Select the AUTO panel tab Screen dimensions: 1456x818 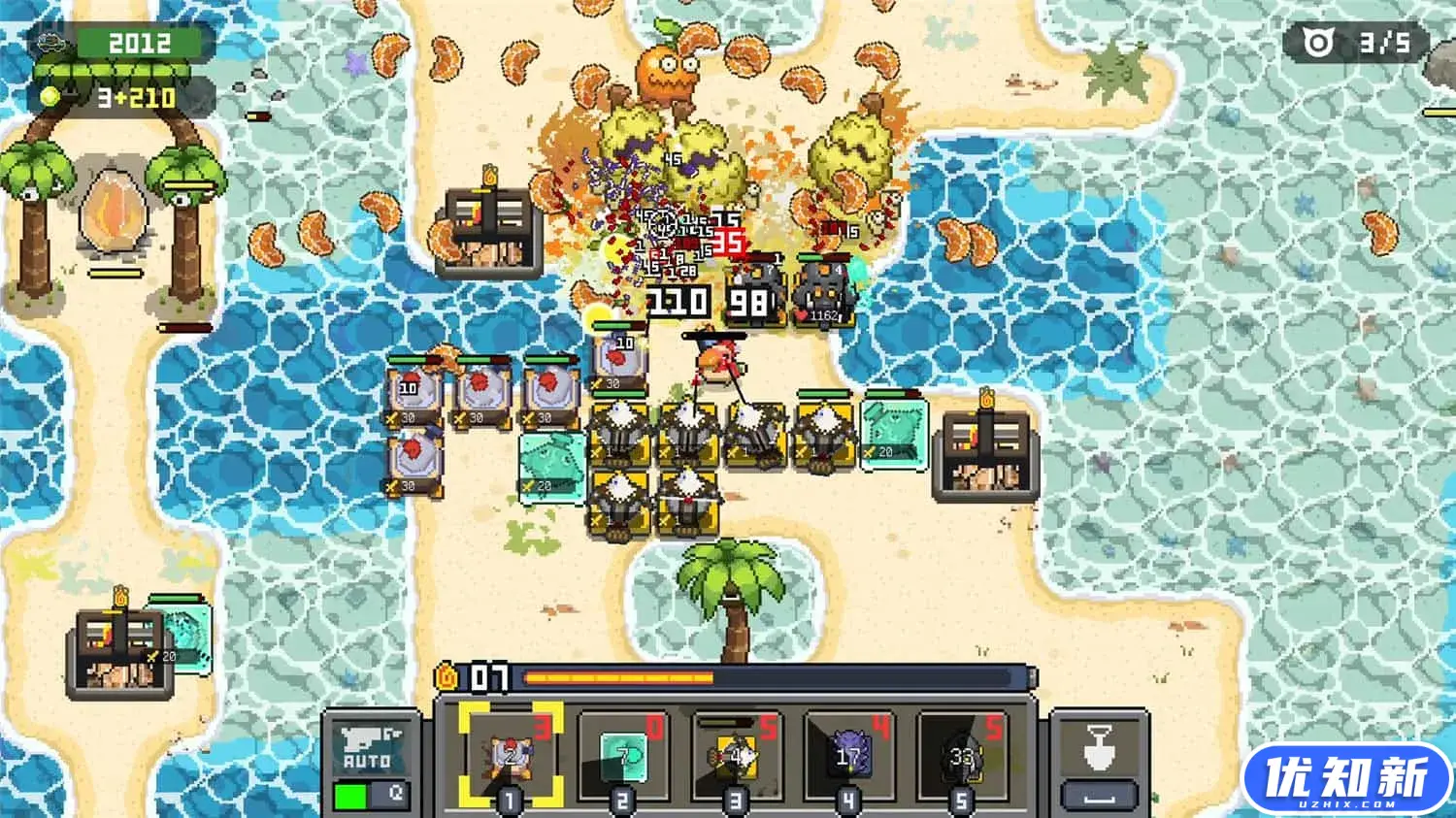pos(369,747)
